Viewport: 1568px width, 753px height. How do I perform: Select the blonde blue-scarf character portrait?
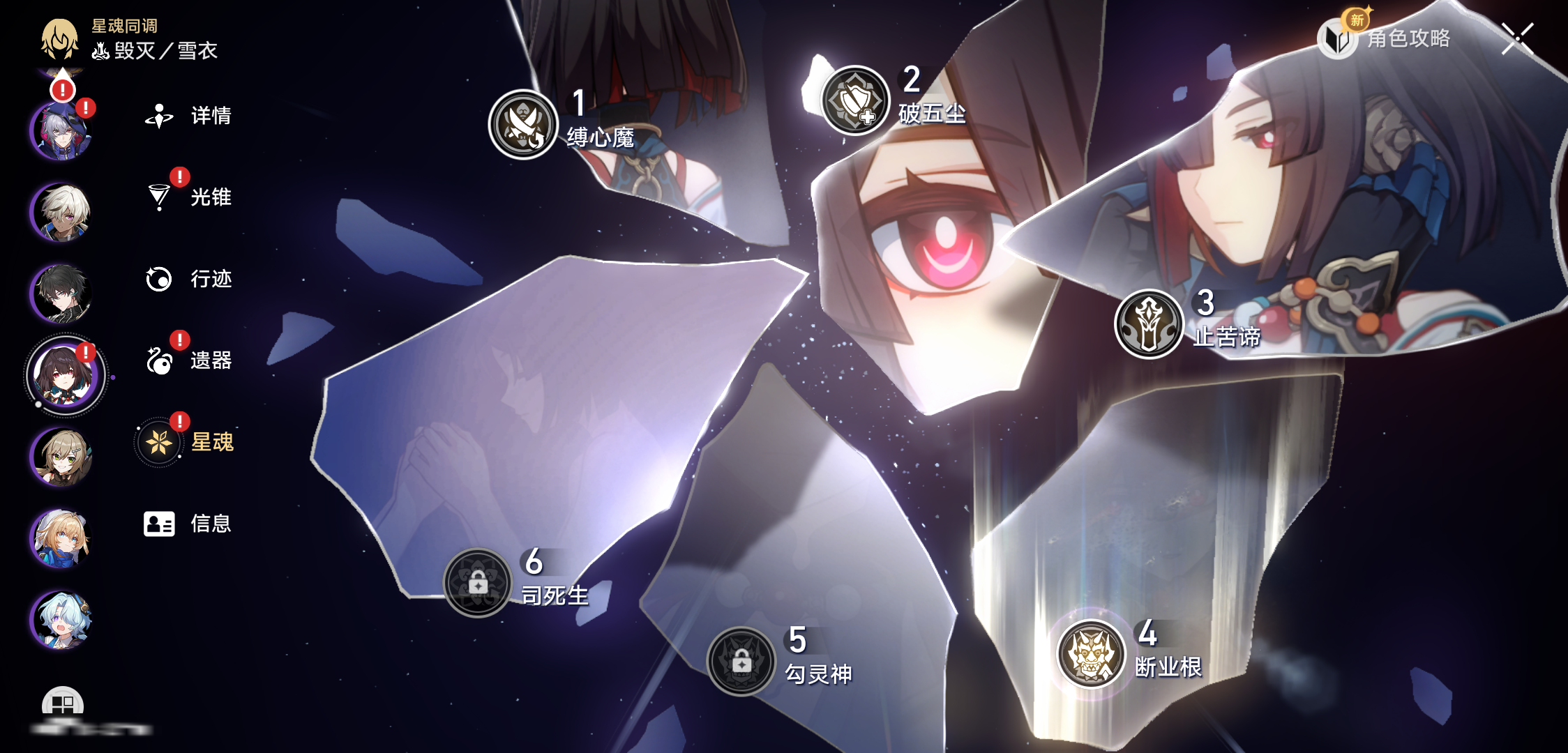pos(61,538)
